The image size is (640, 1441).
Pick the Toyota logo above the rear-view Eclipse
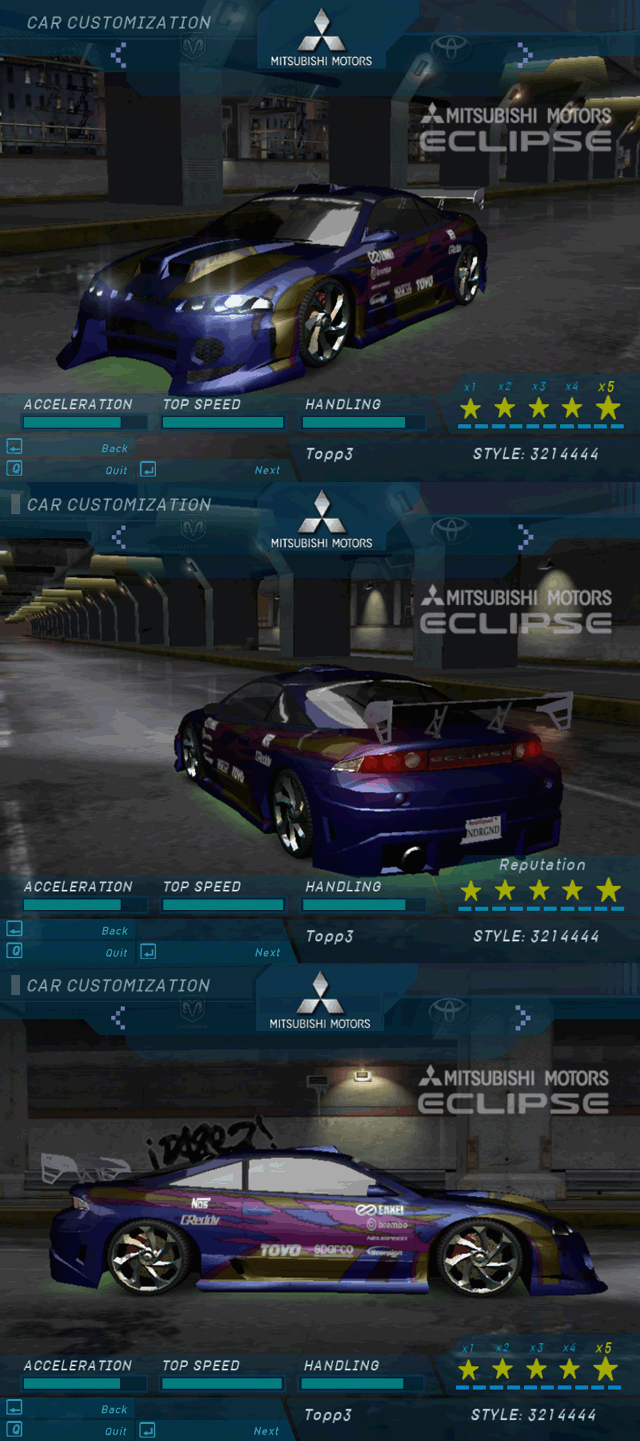click(x=451, y=528)
